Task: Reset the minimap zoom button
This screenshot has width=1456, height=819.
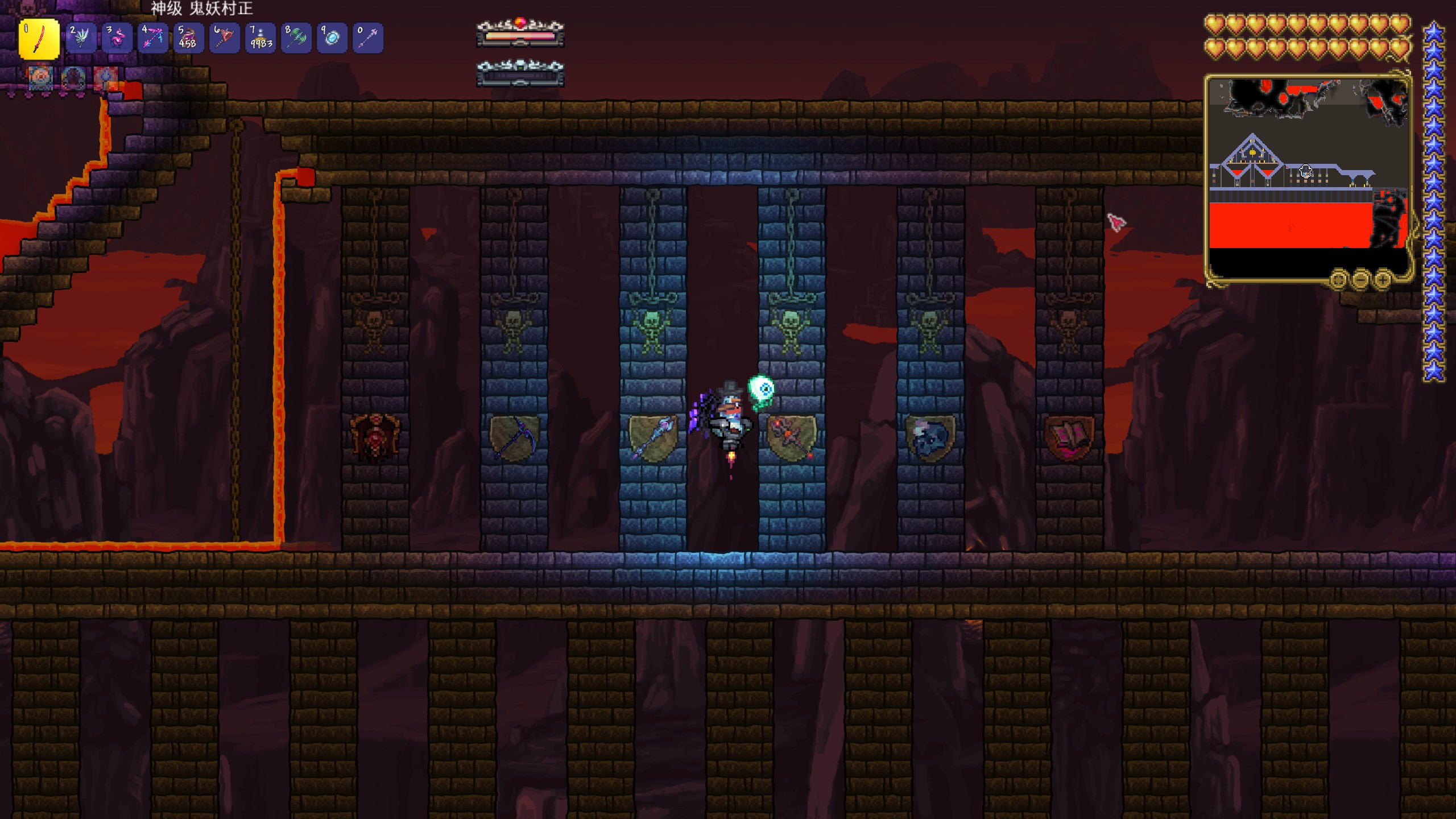Action: coord(1338,279)
